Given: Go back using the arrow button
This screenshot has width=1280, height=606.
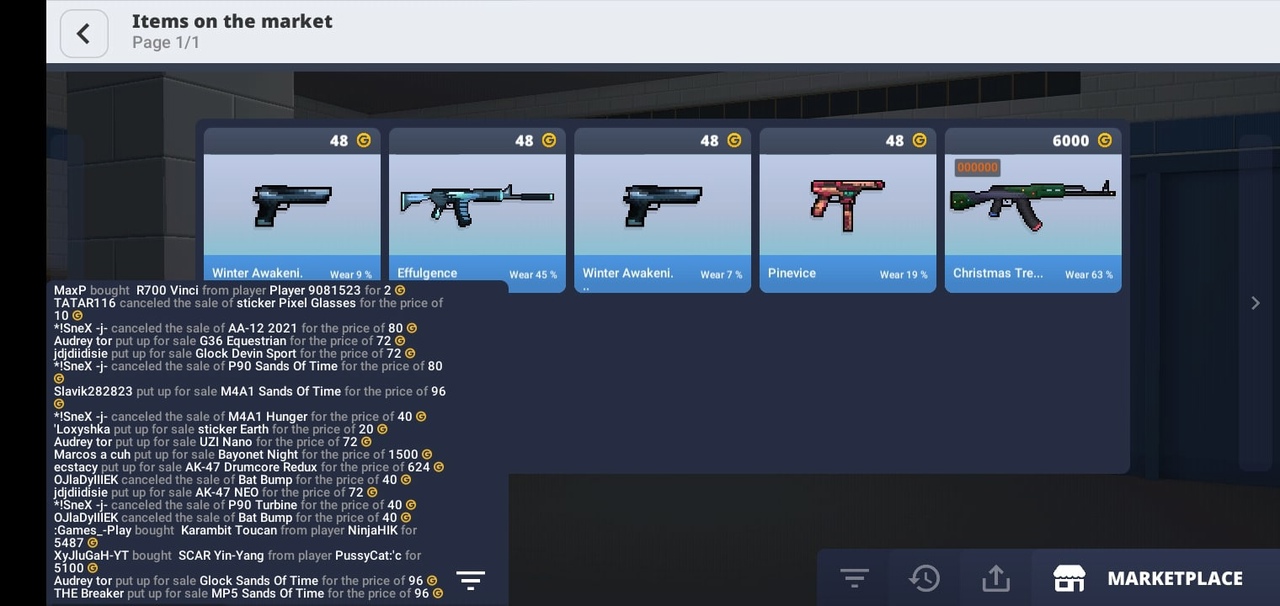Looking at the screenshot, I should [x=83, y=33].
